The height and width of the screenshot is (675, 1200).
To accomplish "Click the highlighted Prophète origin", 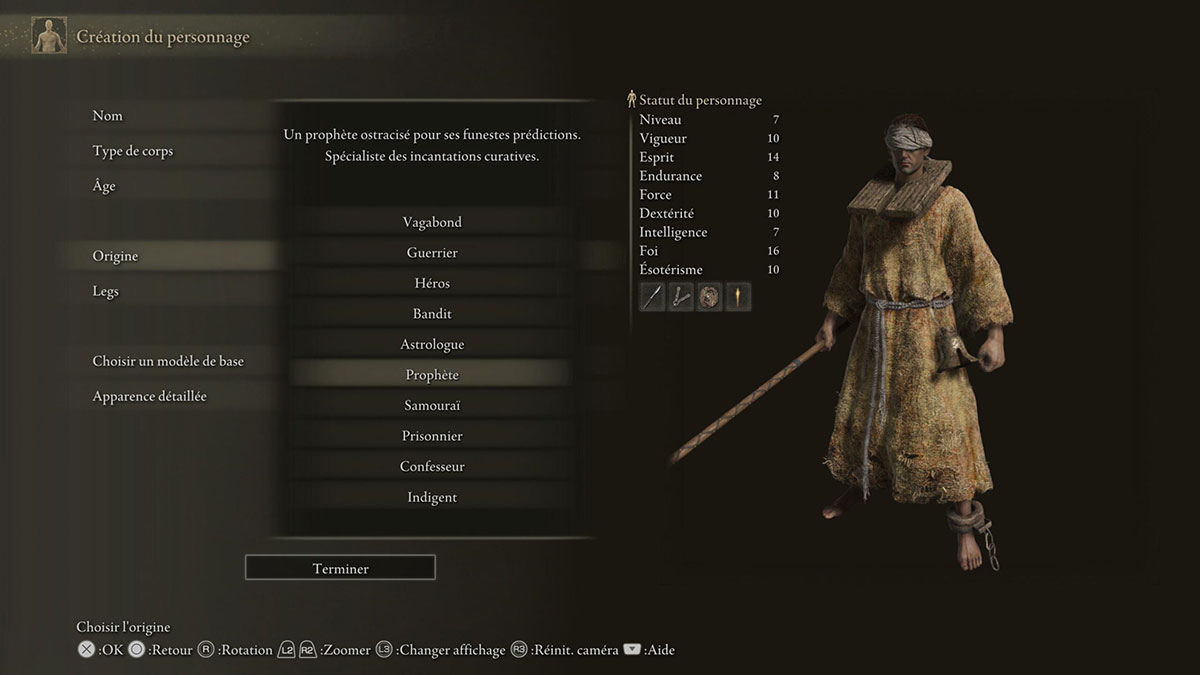I will click(x=432, y=375).
